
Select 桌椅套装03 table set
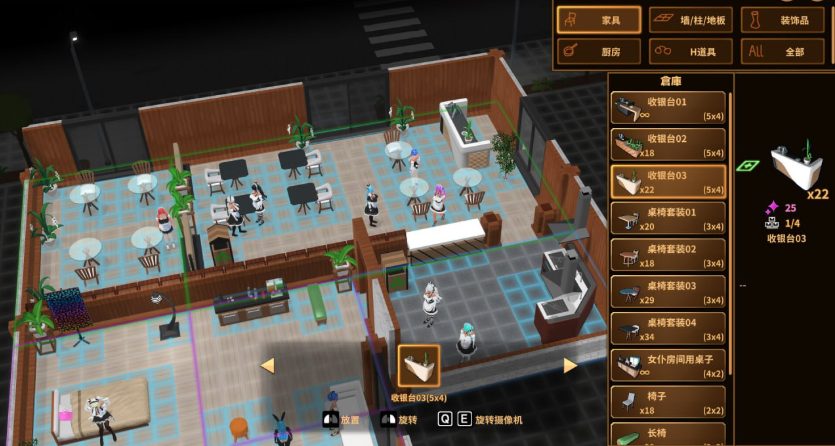(669, 292)
